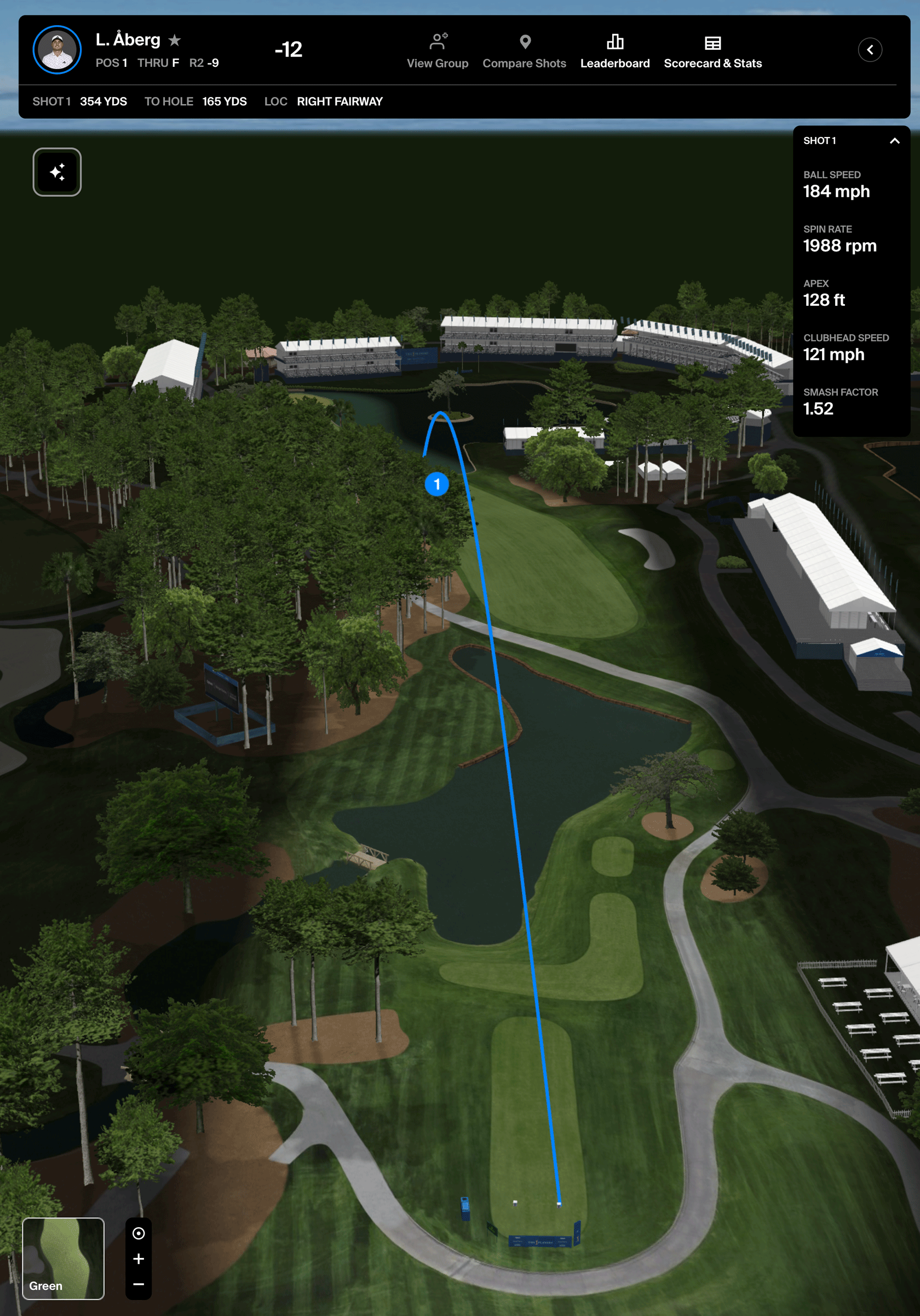Open Scorecard & Stats

coord(712,50)
